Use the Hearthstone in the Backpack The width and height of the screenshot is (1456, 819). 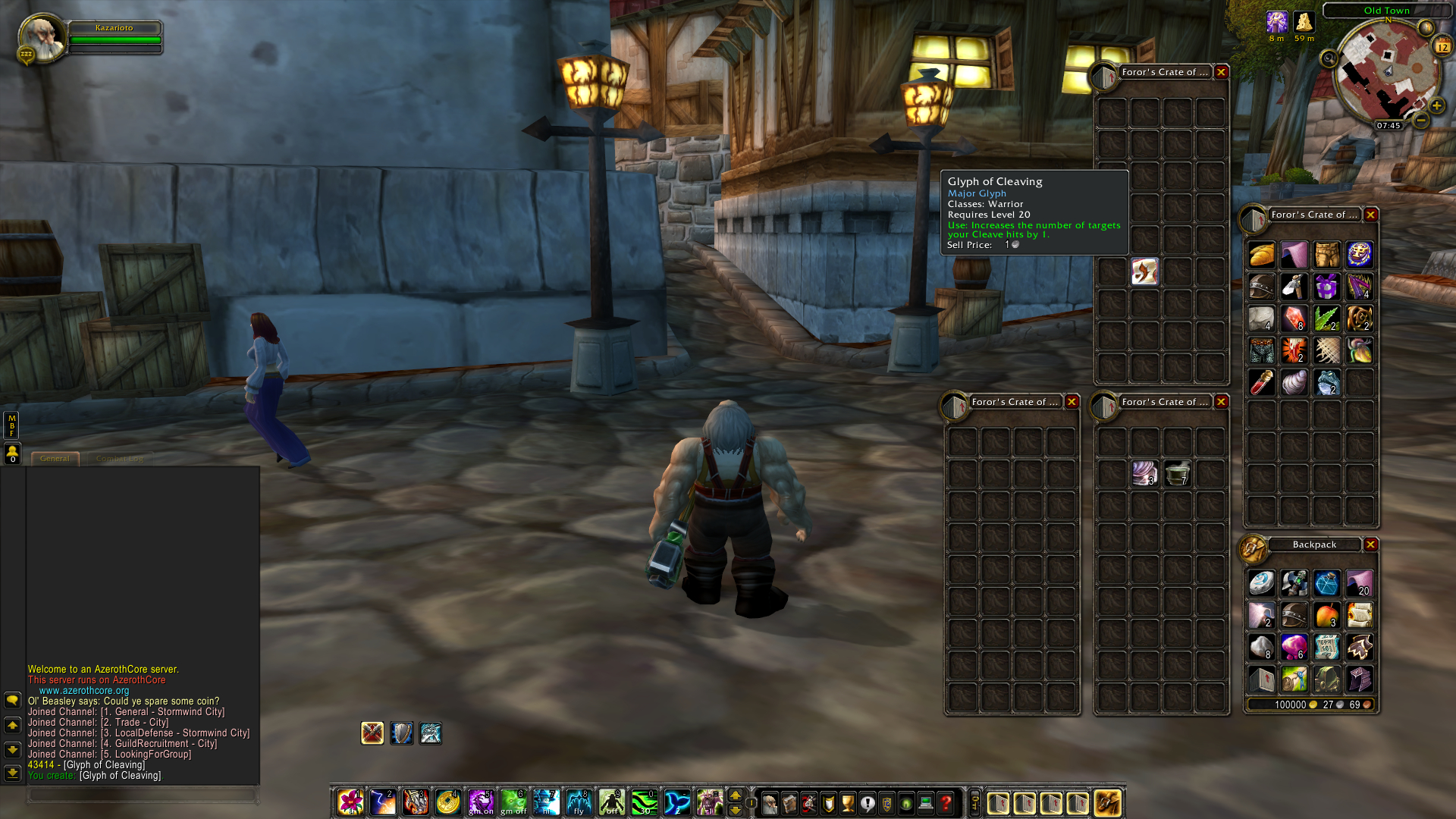pyautogui.click(x=1261, y=582)
